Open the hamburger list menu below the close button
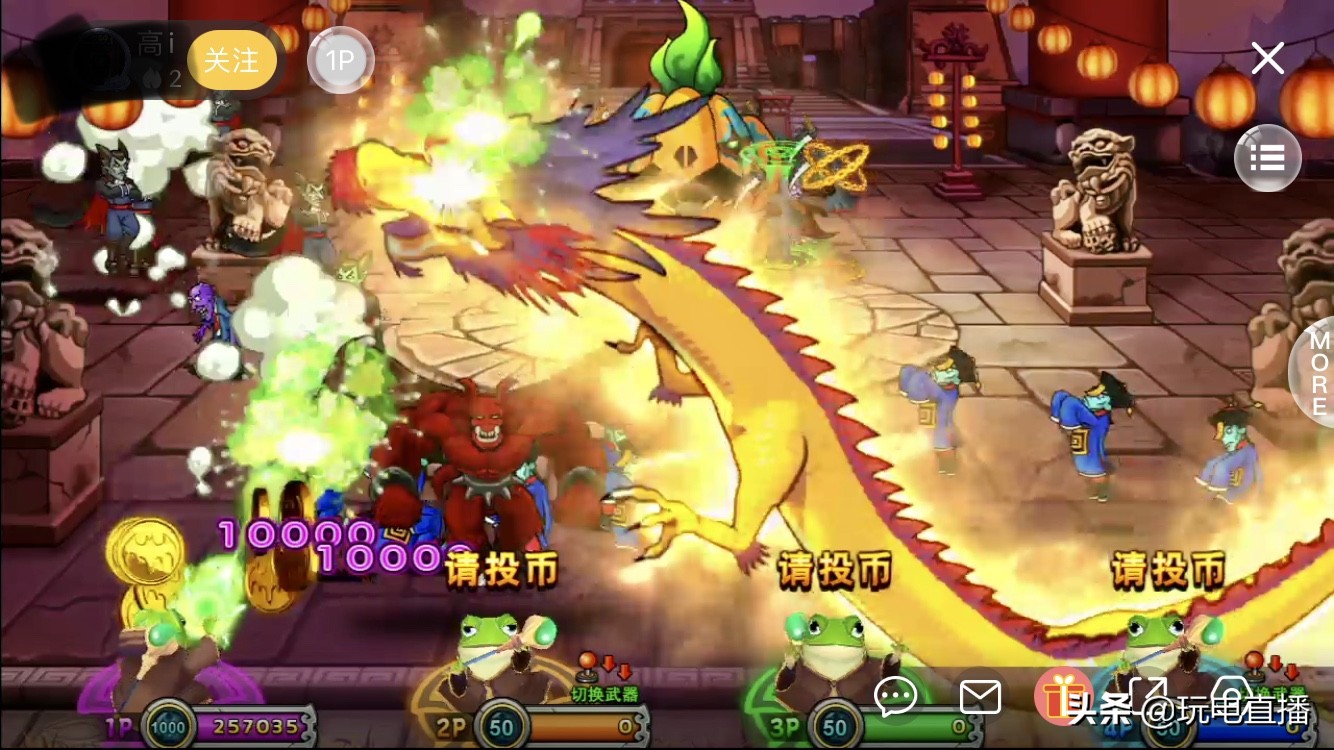Viewport: 1334px width, 750px height. coord(1268,158)
